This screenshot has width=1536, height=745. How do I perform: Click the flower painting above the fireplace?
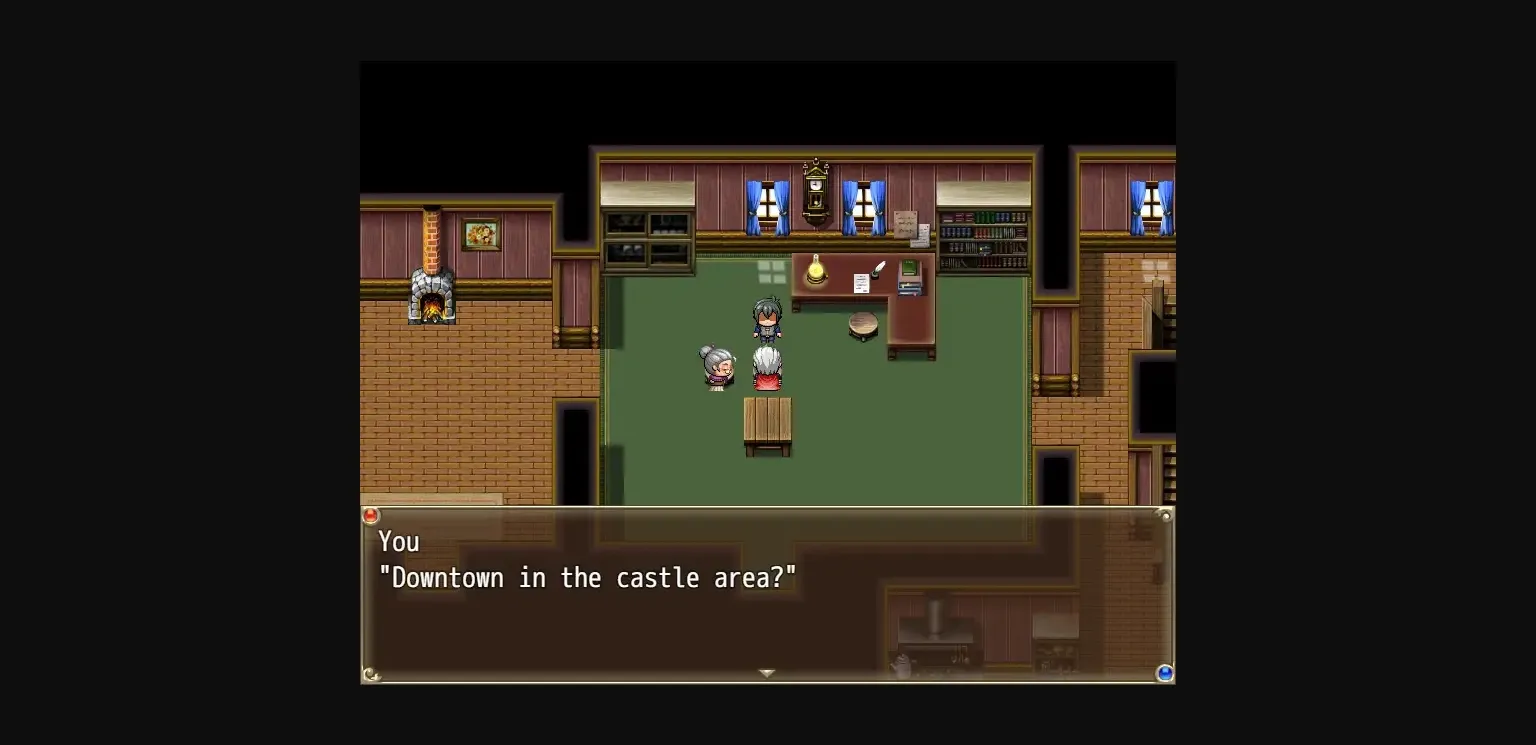pyautogui.click(x=480, y=234)
